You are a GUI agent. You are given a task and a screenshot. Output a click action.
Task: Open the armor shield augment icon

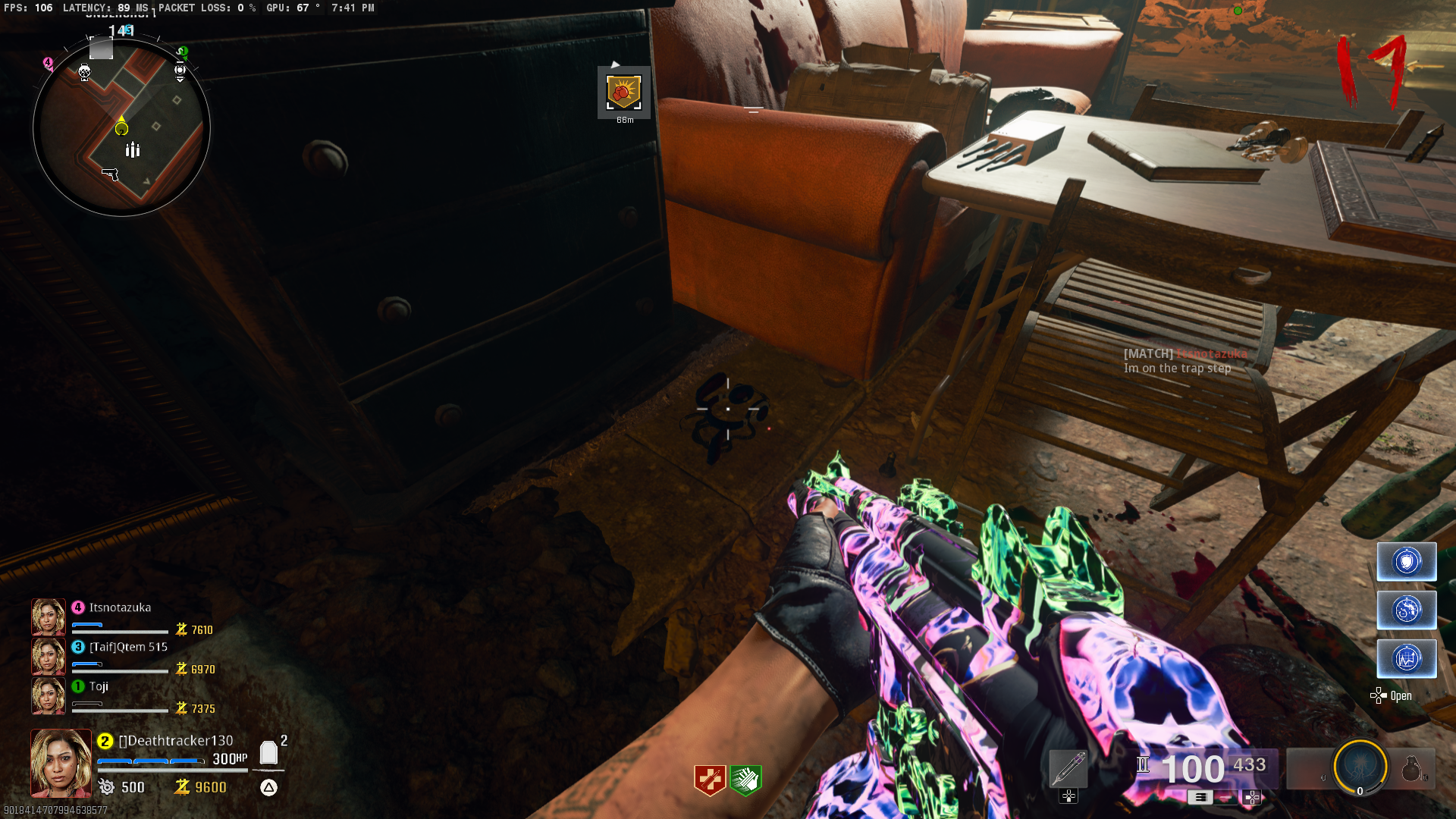(x=1407, y=561)
